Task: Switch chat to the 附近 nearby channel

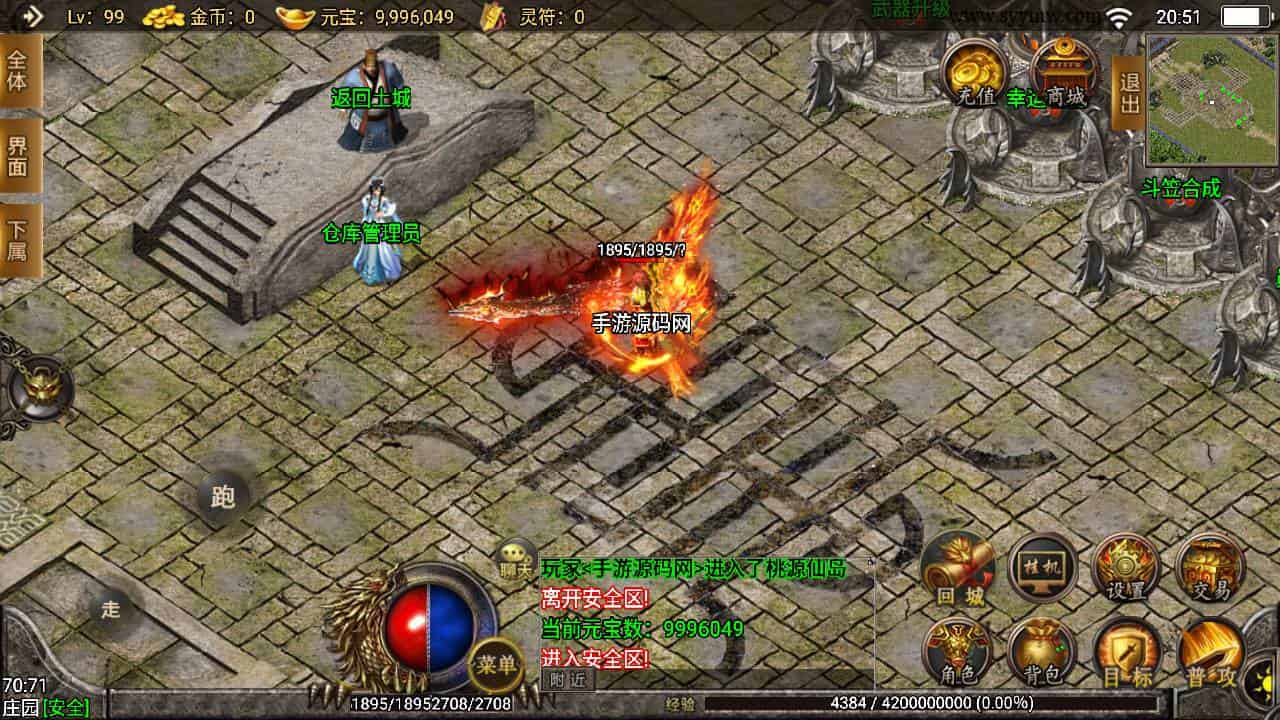Action: coord(568,680)
